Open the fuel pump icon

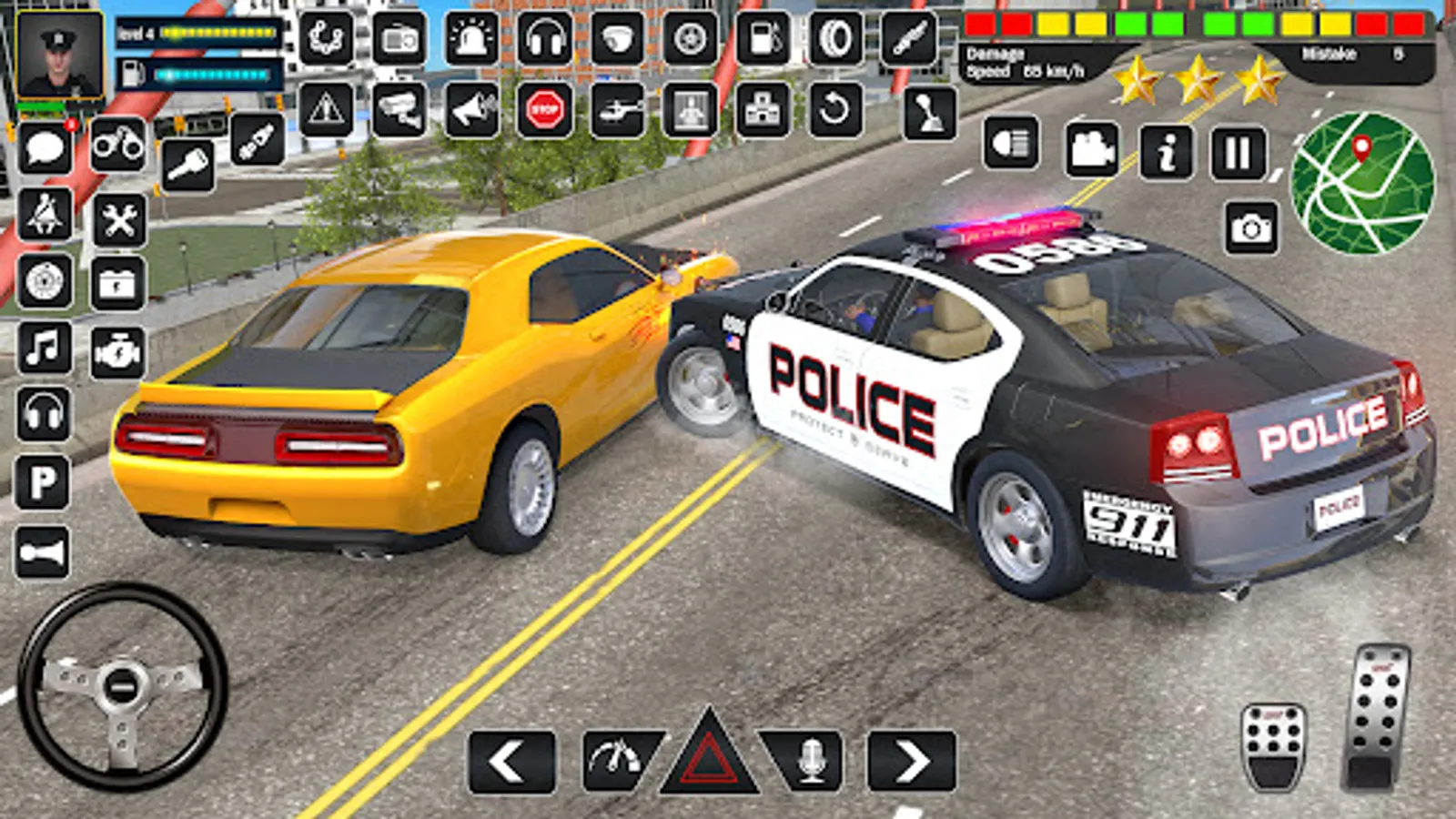click(763, 39)
